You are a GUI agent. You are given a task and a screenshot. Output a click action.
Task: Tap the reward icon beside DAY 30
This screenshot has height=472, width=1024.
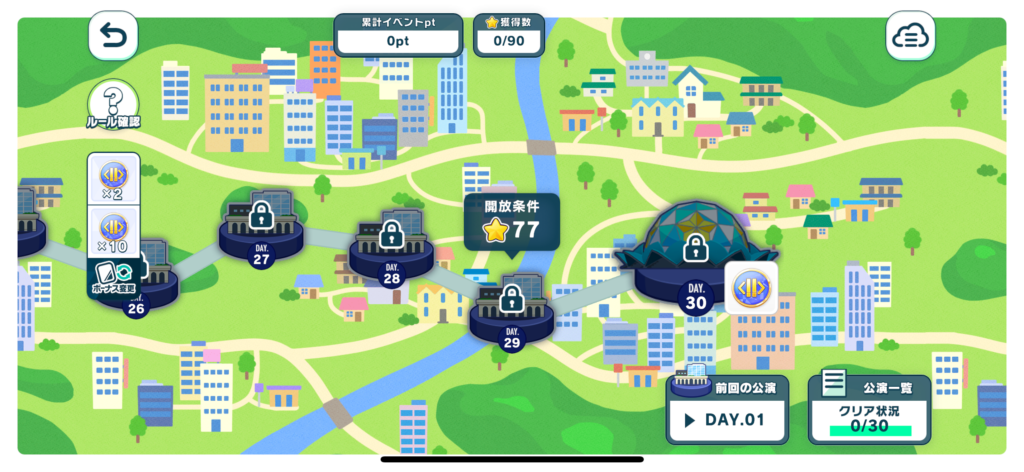[751, 288]
